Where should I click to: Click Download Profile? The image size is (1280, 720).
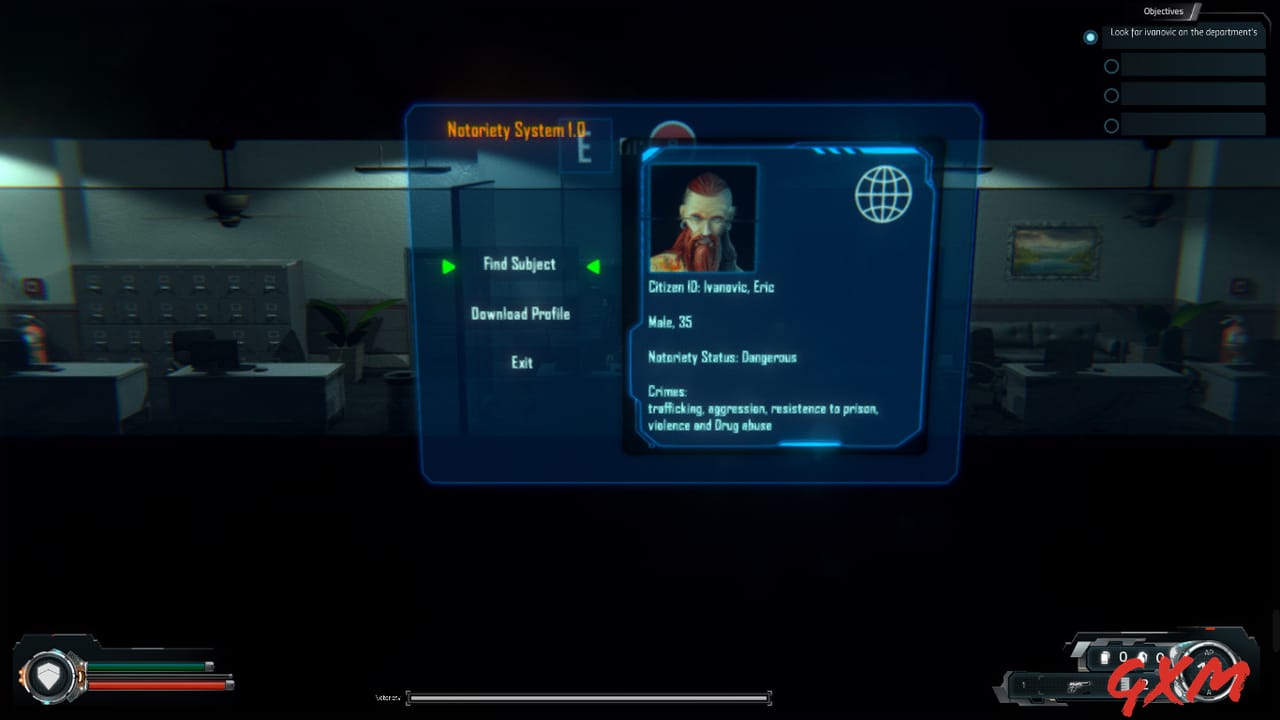click(520, 314)
